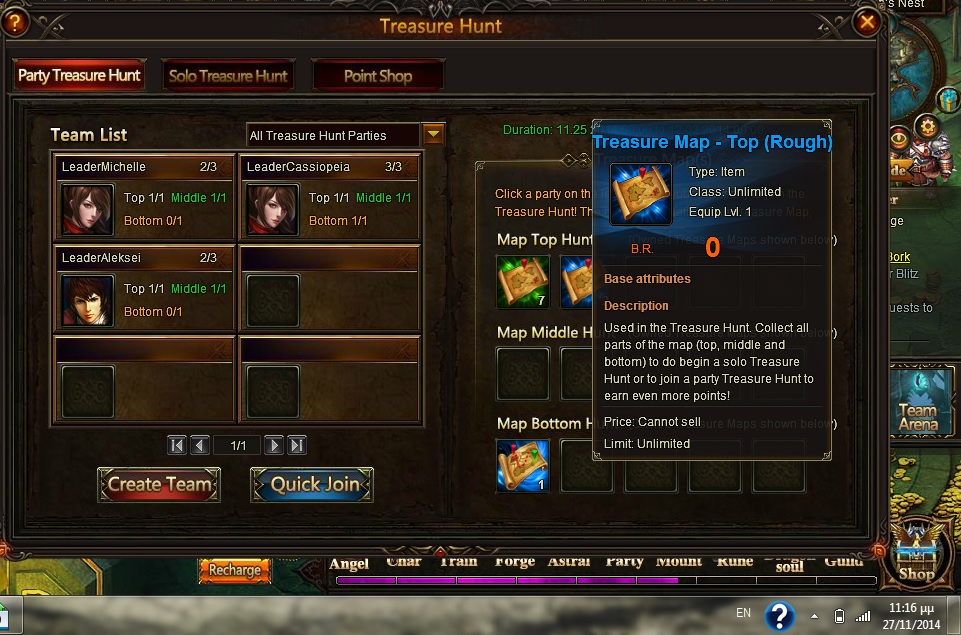Click the Quick Join button

(x=312, y=485)
